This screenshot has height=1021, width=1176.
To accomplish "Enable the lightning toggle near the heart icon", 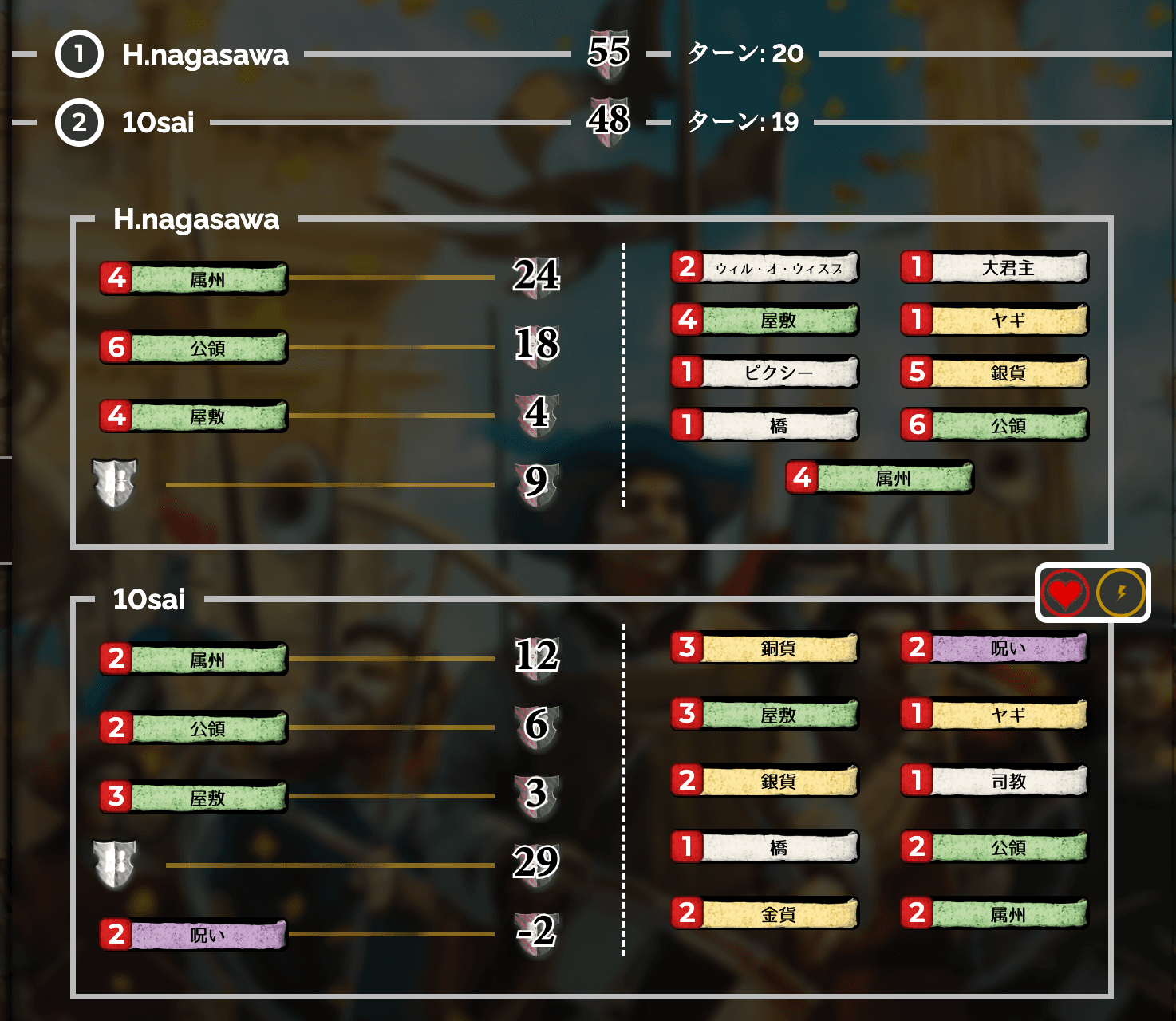I will (x=1120, y=593).
